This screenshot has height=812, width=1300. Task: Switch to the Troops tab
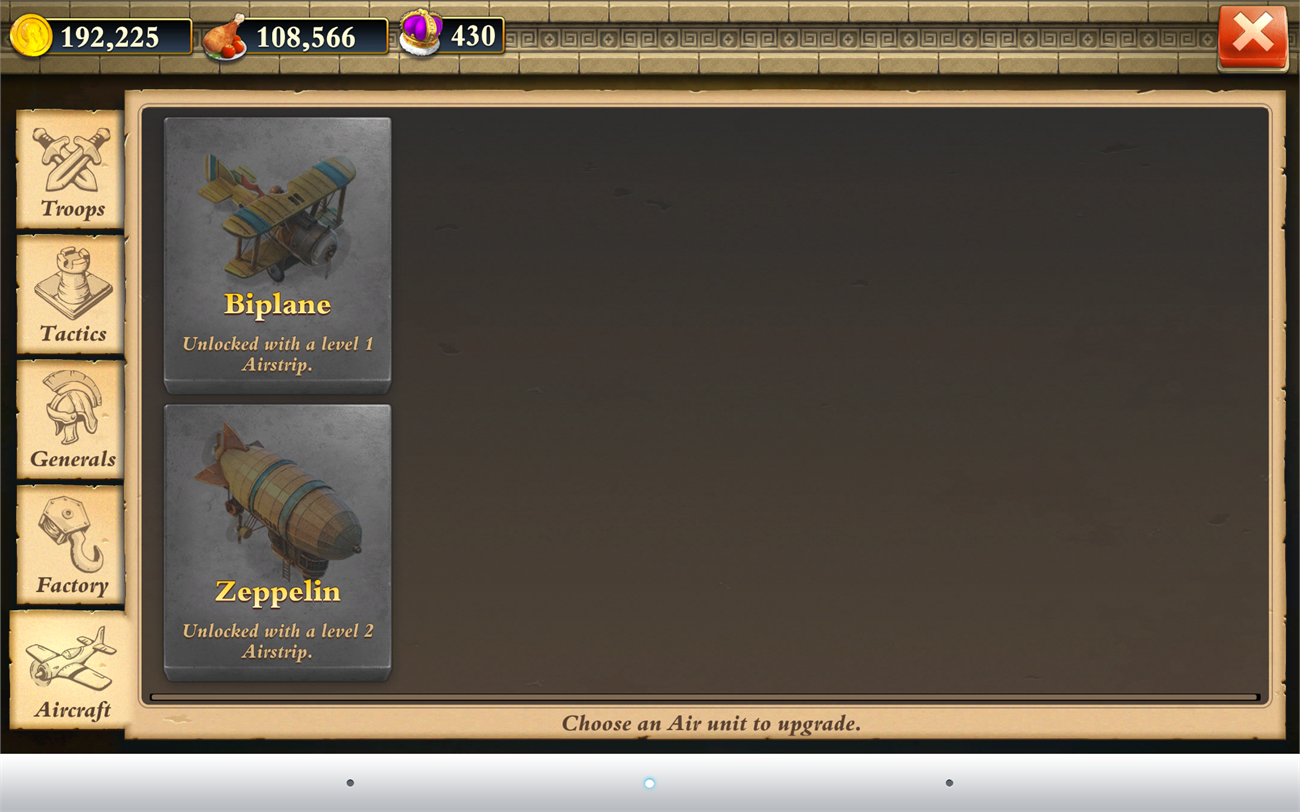71,169
